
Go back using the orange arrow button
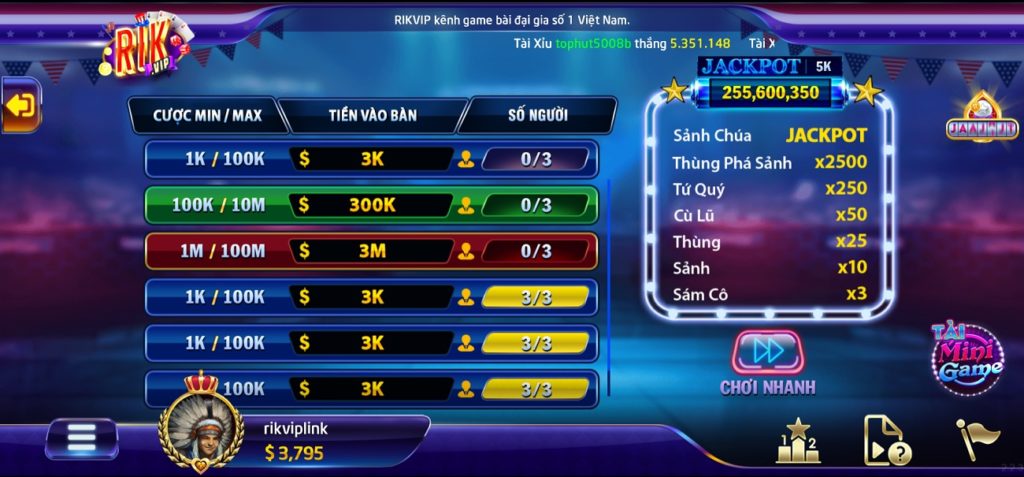pyautogui.click(x=21, y=105)
